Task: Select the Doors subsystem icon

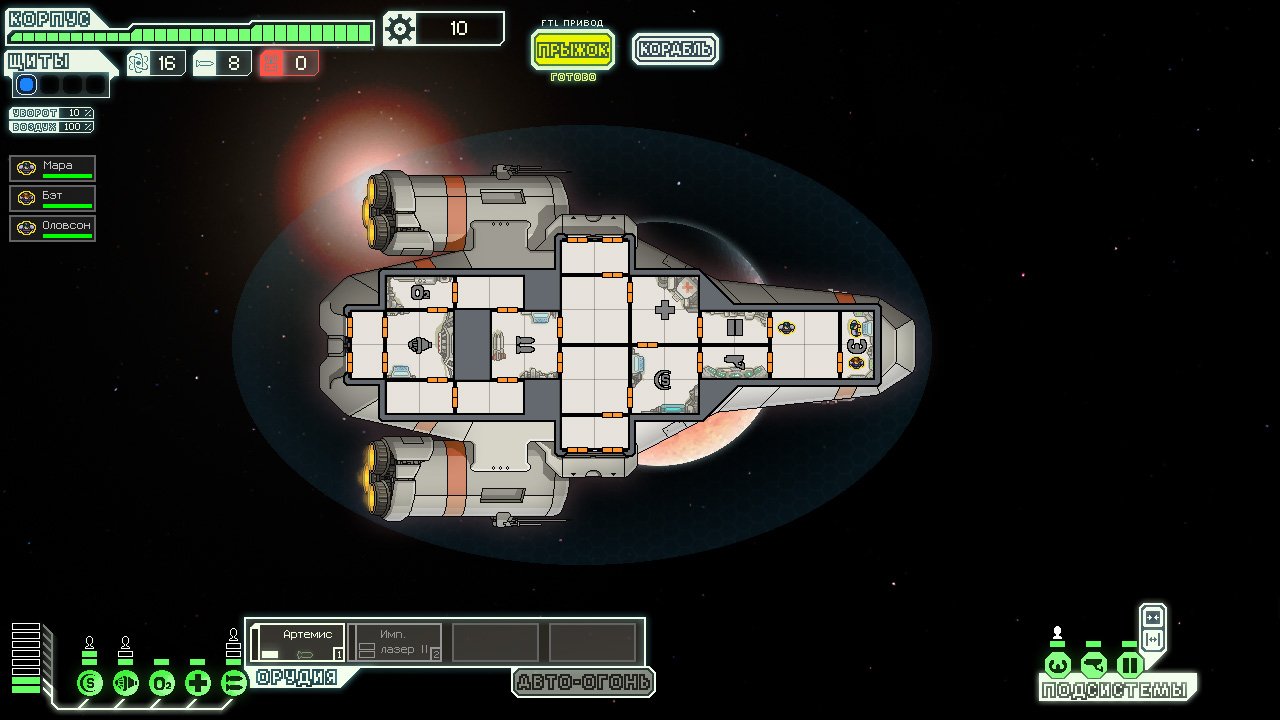Action: click(1130, 666)
